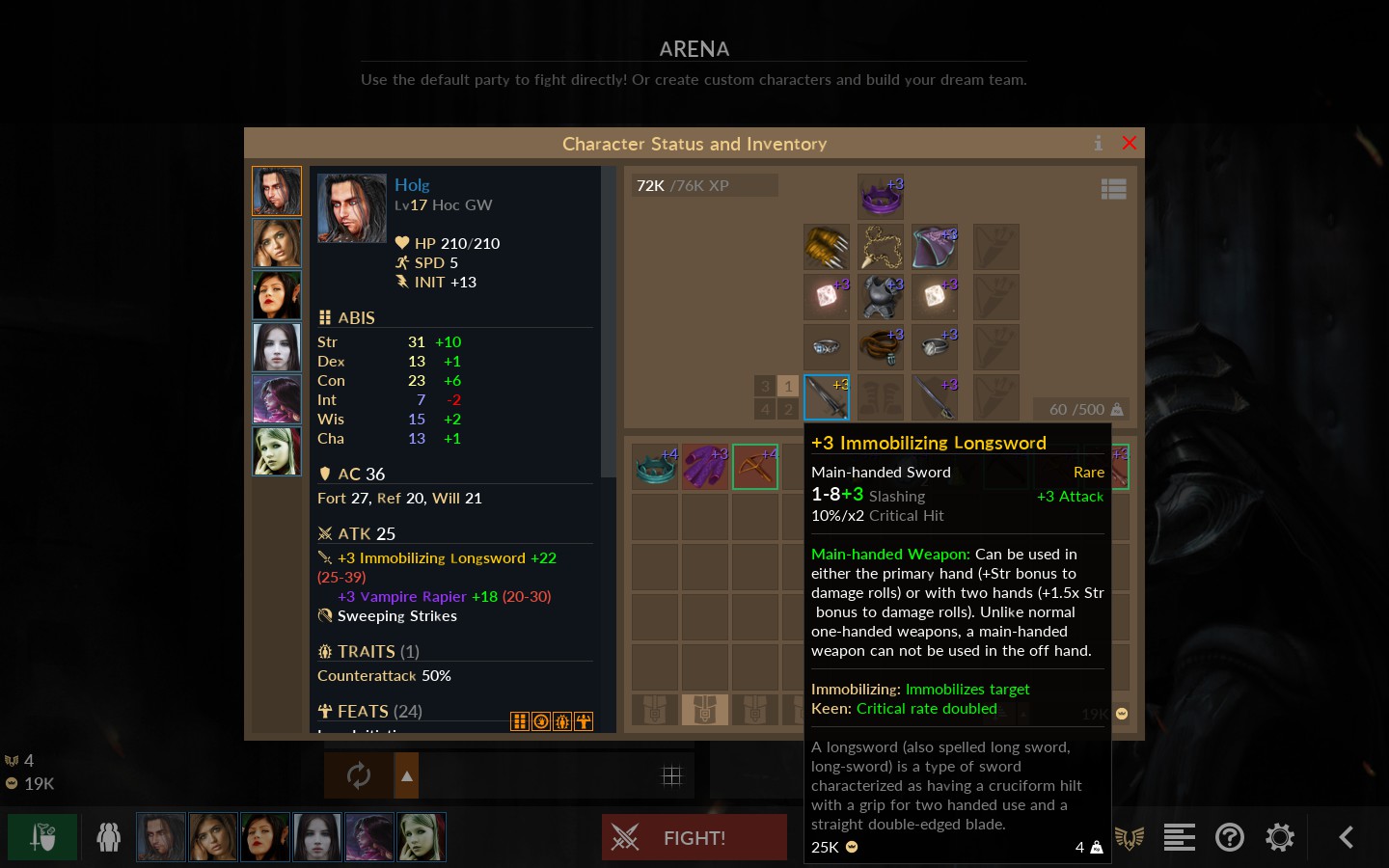1389x868 pixels.
Task: Open the inventory info icon
Action: coord(1098,144)
